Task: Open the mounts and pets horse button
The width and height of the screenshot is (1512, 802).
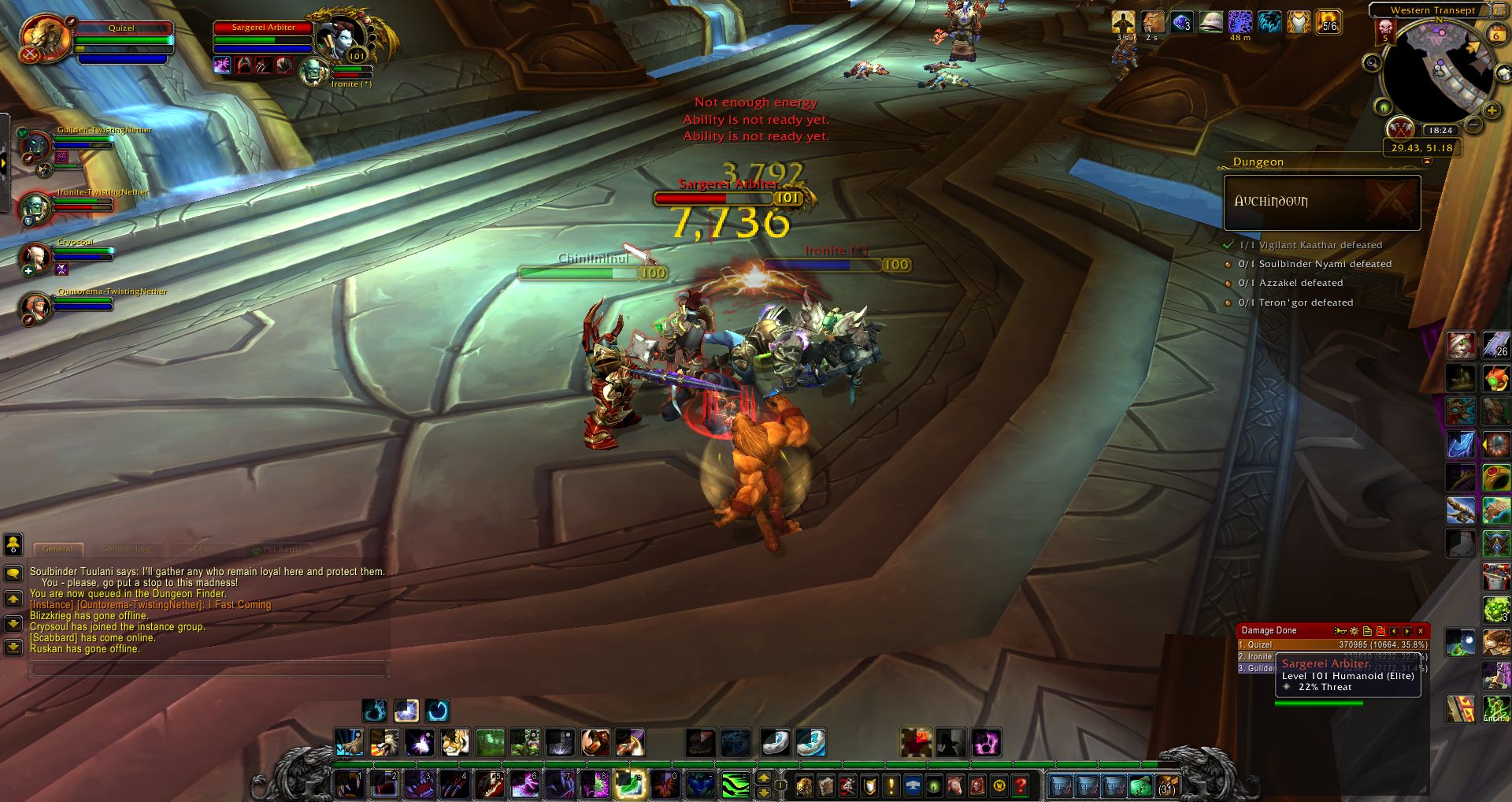Action: 955,785
